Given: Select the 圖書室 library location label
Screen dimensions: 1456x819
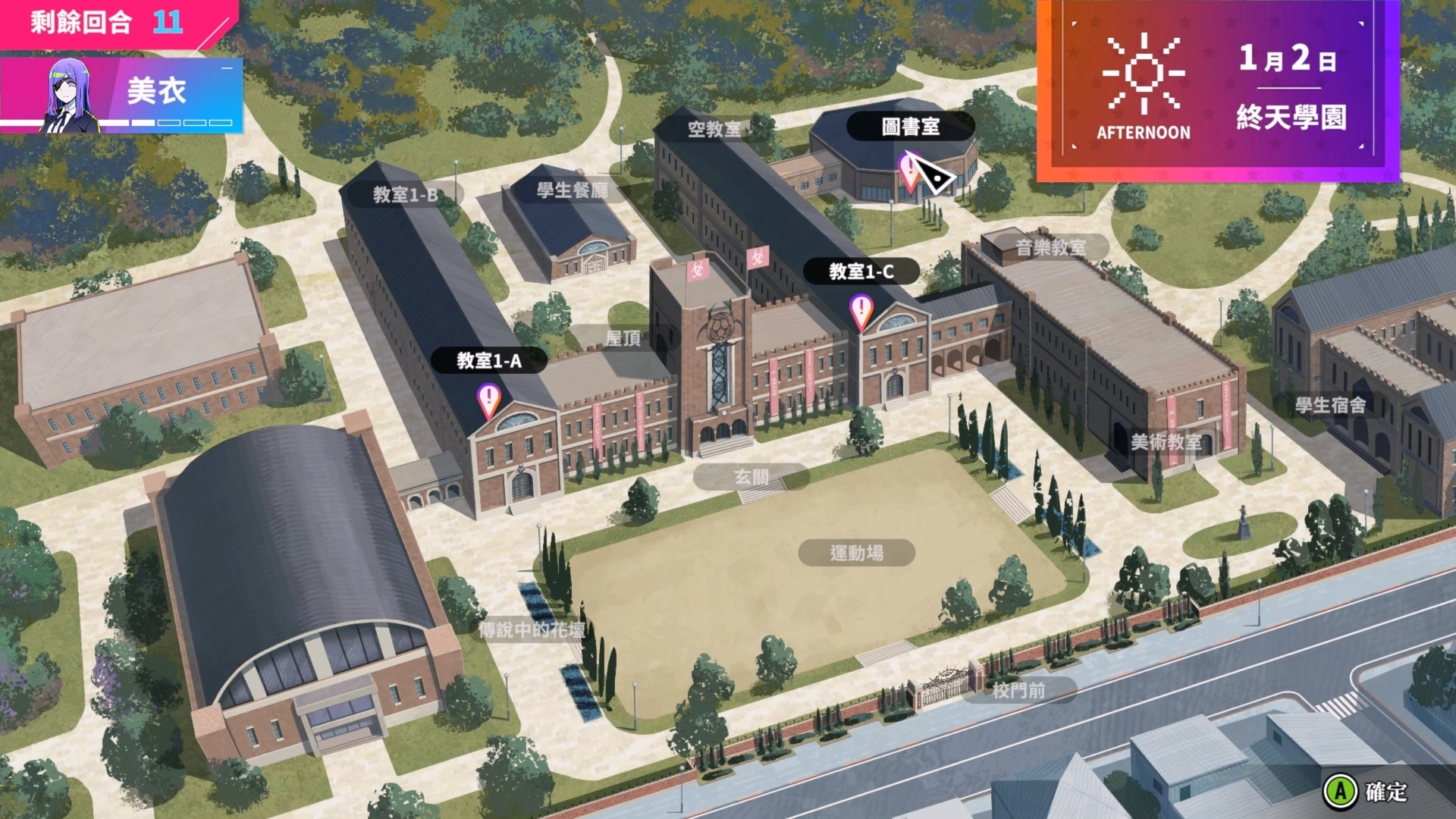Looking at the screenshot, I should click(910, 127).
